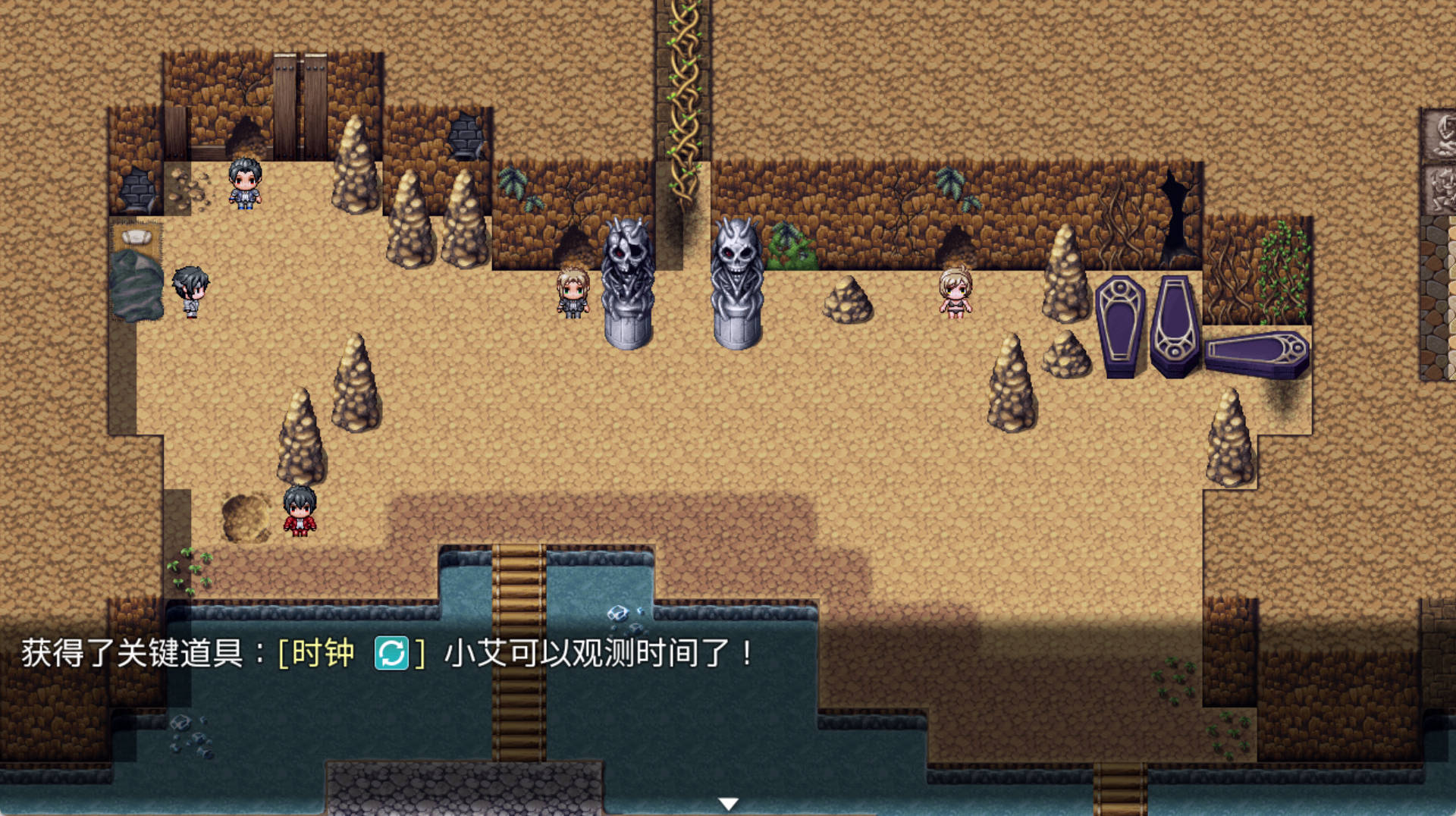The image size is (1456, 816).
Task: Select the left skull statue
Action: point(628,273)
